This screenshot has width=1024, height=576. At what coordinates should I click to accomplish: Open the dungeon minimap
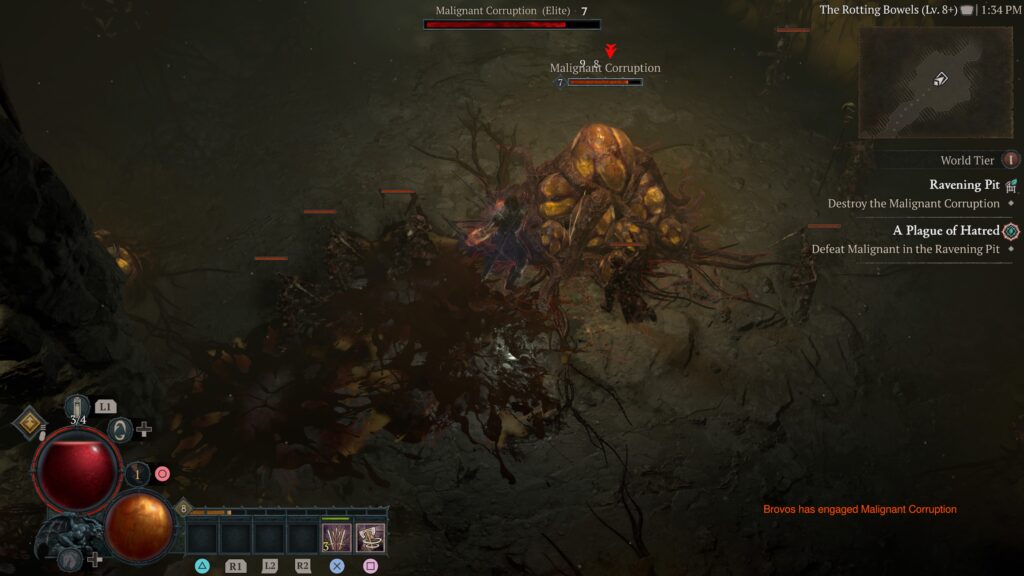point(935,81)
